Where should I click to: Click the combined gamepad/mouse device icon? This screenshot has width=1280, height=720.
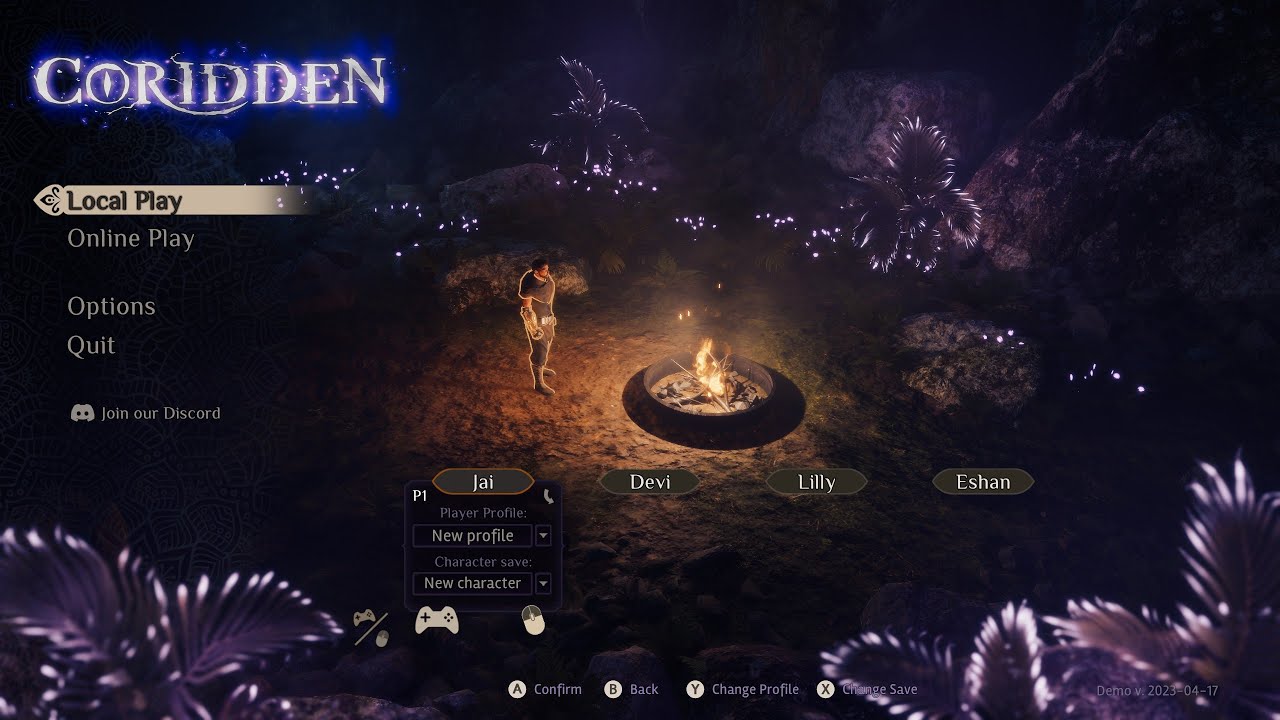coord(371,627)
